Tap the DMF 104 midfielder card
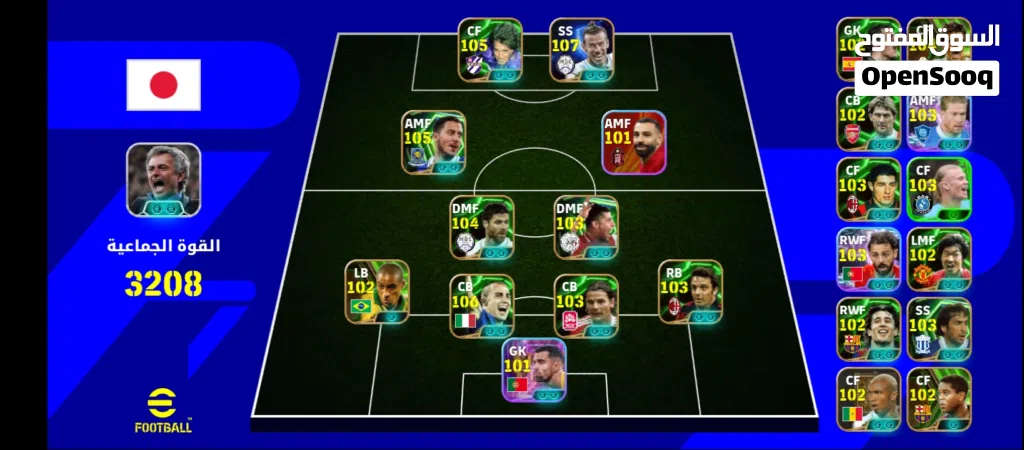The width and height of the screenshot is (1024, 450). point(482,227)
